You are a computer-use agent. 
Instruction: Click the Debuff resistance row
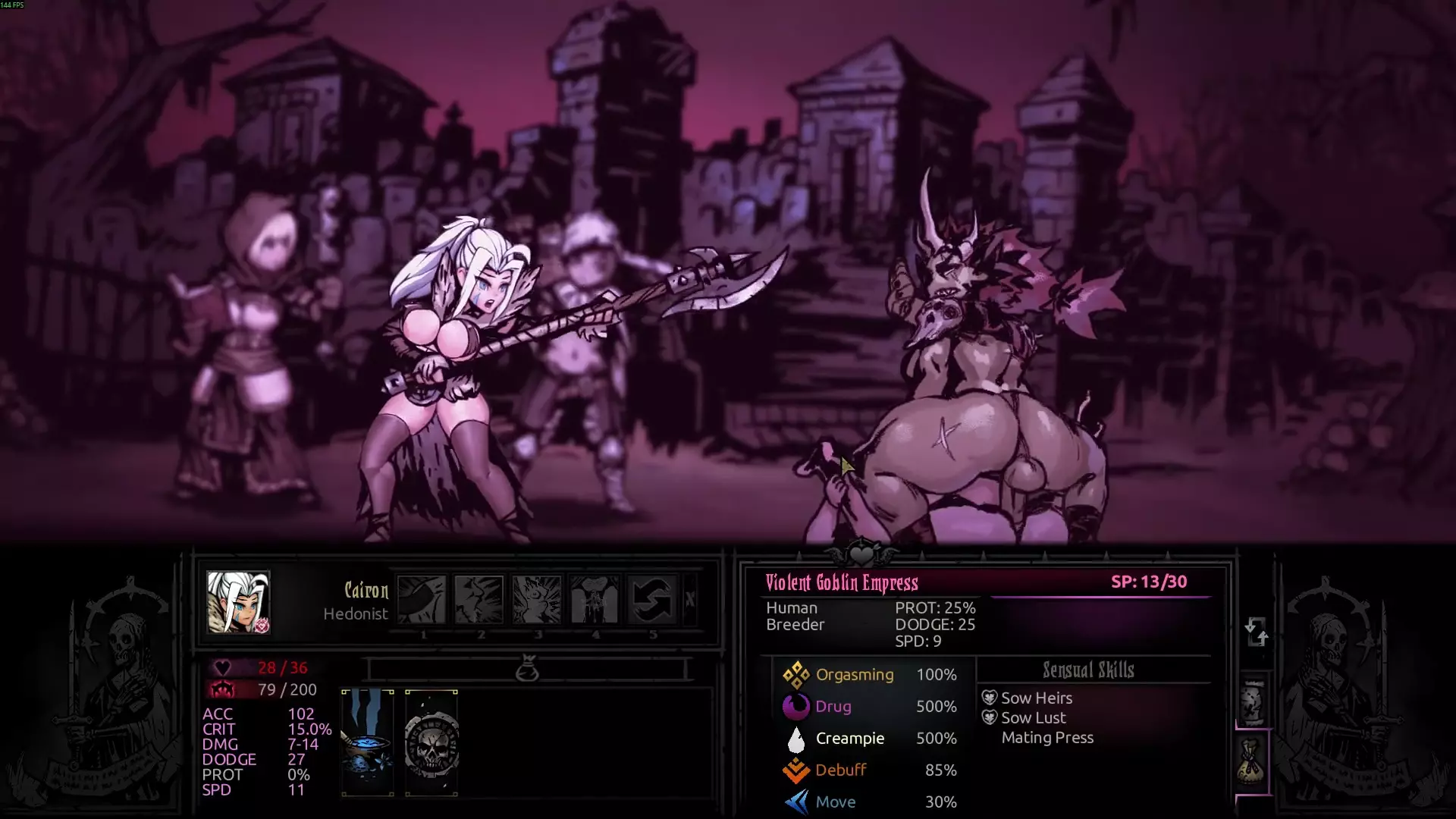pos(869,770)
